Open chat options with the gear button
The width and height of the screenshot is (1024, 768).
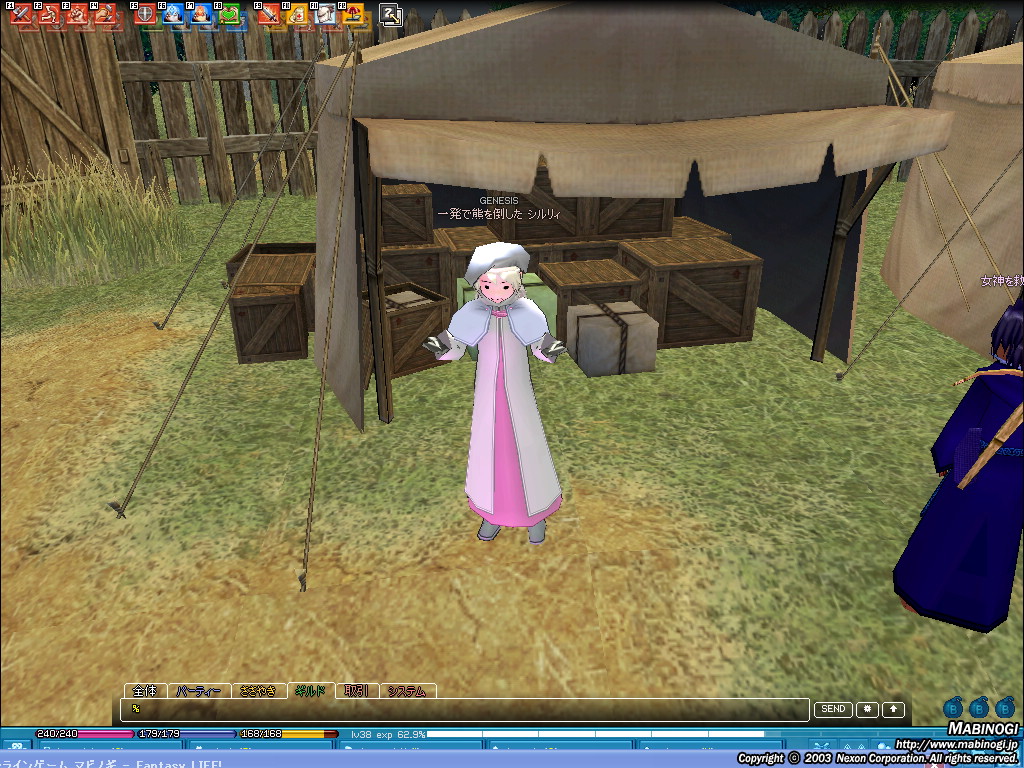click(866, 709)
